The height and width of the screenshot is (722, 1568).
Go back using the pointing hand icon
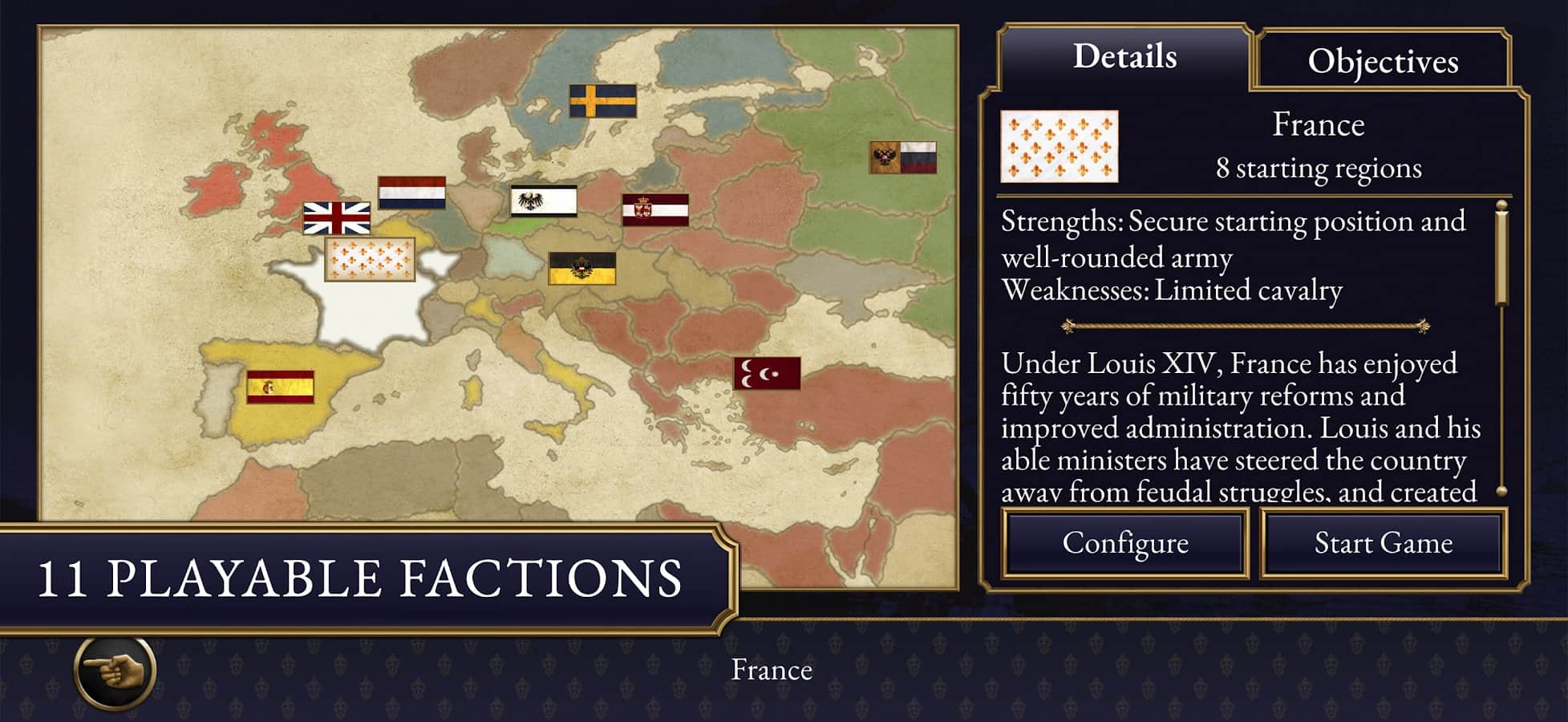pos(115,671)
